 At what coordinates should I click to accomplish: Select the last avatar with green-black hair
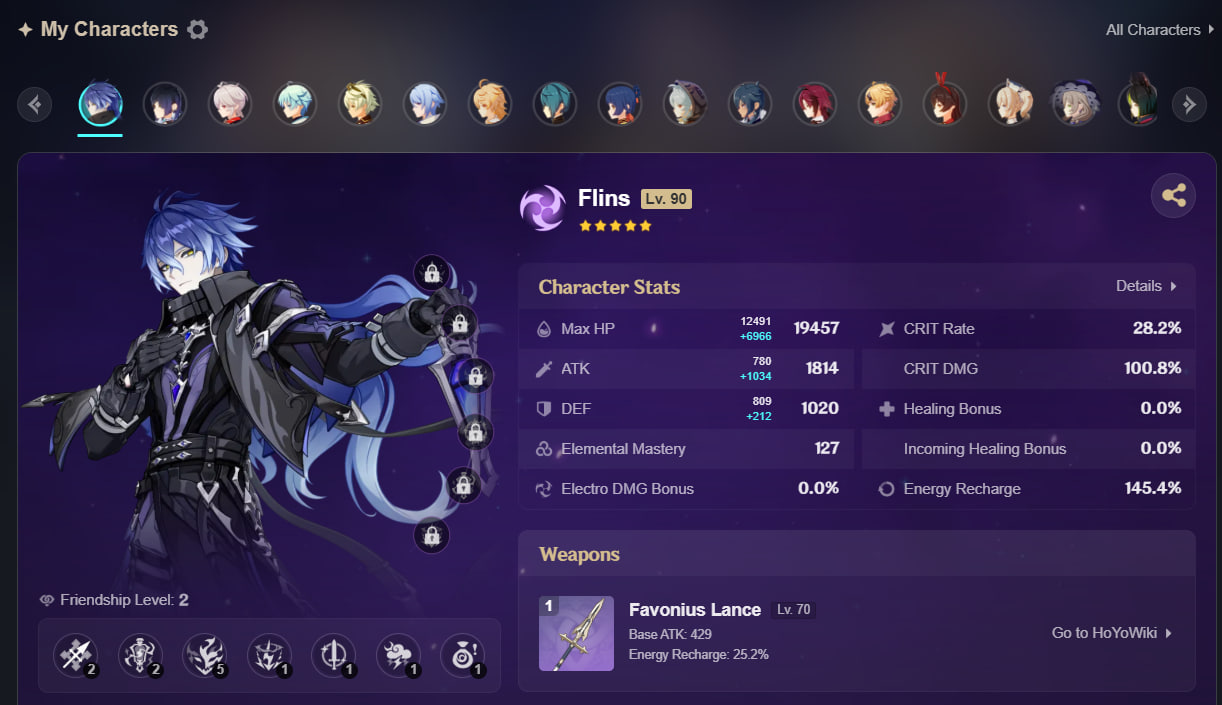(1138, 102)
